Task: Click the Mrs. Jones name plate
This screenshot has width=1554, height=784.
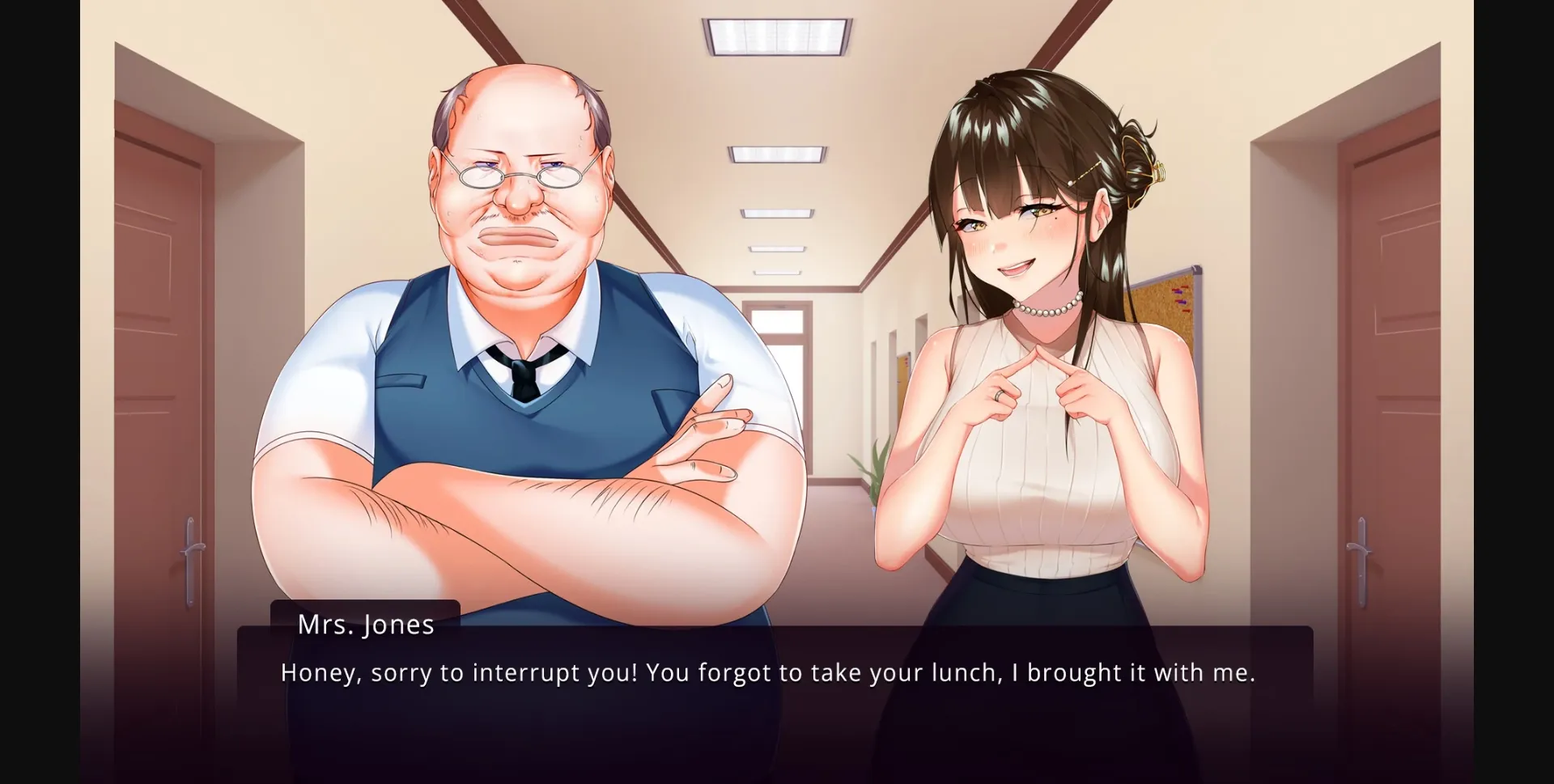Action: click(366, 625)
